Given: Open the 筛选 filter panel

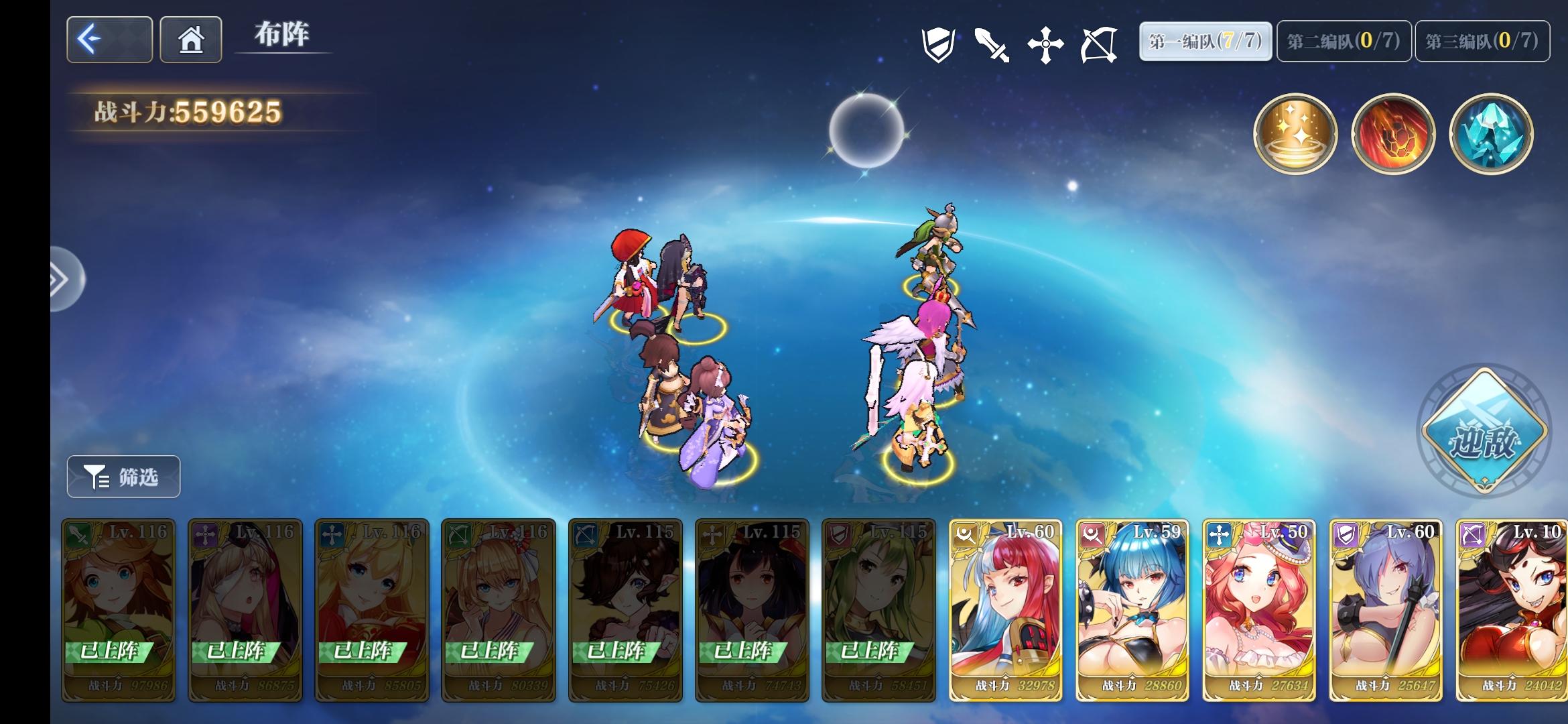Looking at the screenshot, I should [x=123, y=477].
